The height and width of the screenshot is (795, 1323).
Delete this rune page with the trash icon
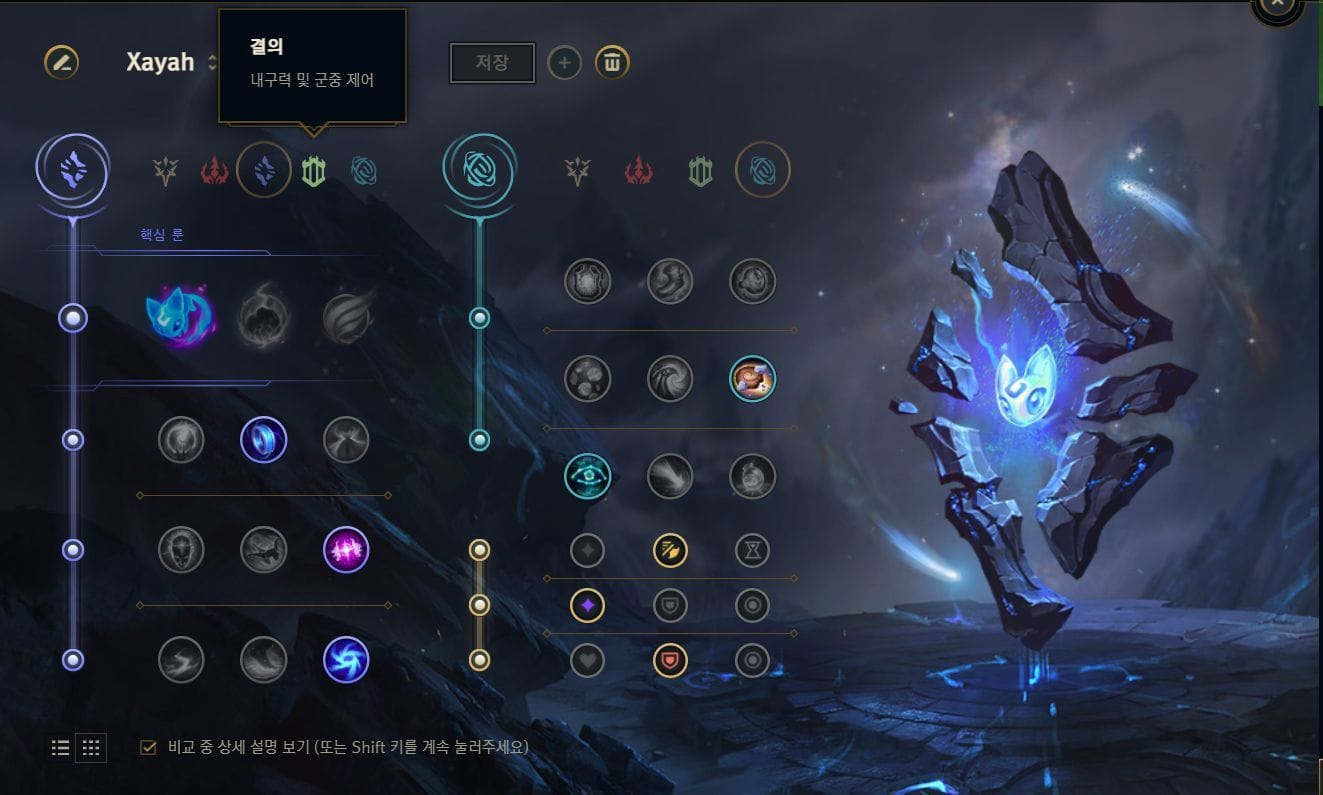pos(611,62)
